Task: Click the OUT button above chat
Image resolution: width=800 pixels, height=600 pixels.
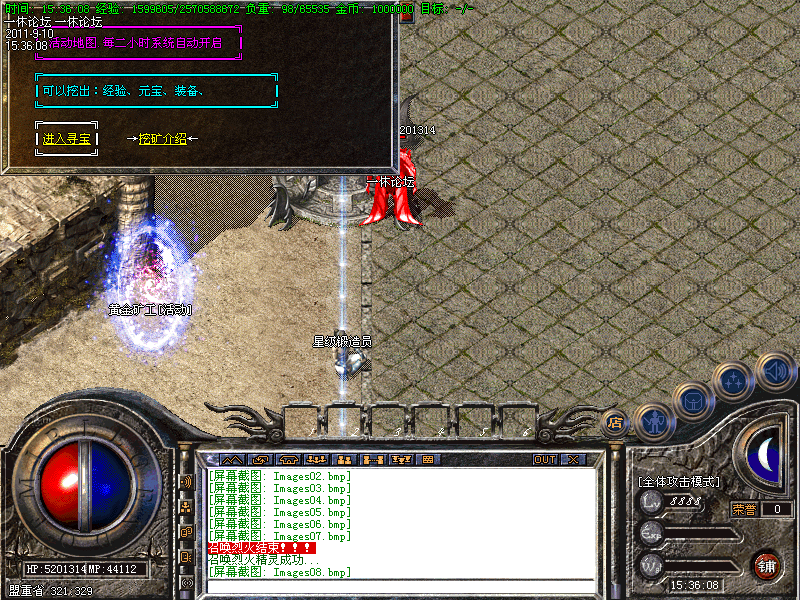Action: click(544, 459)
